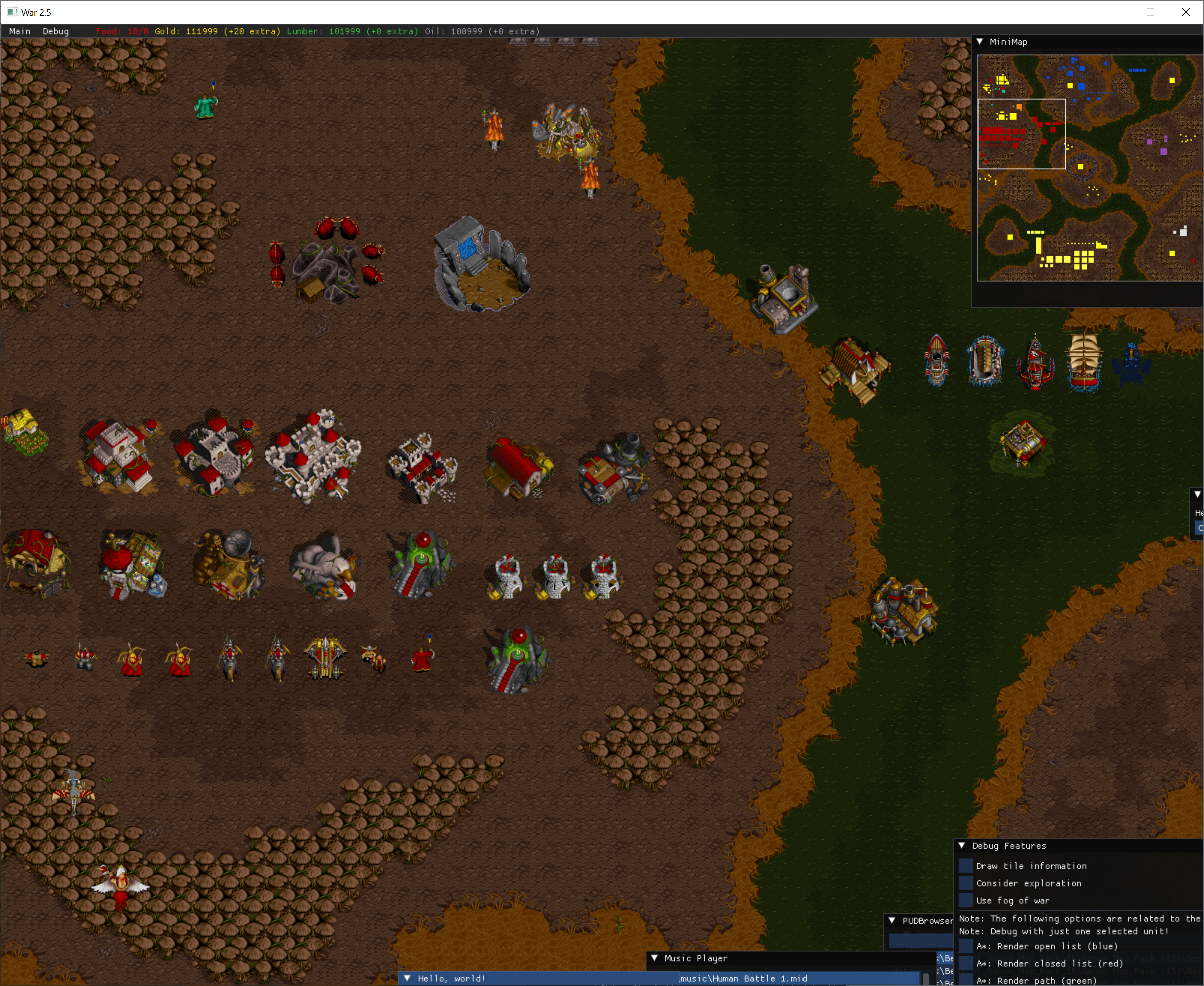Click on the minimap terrain view

(x=1090, y=167)
